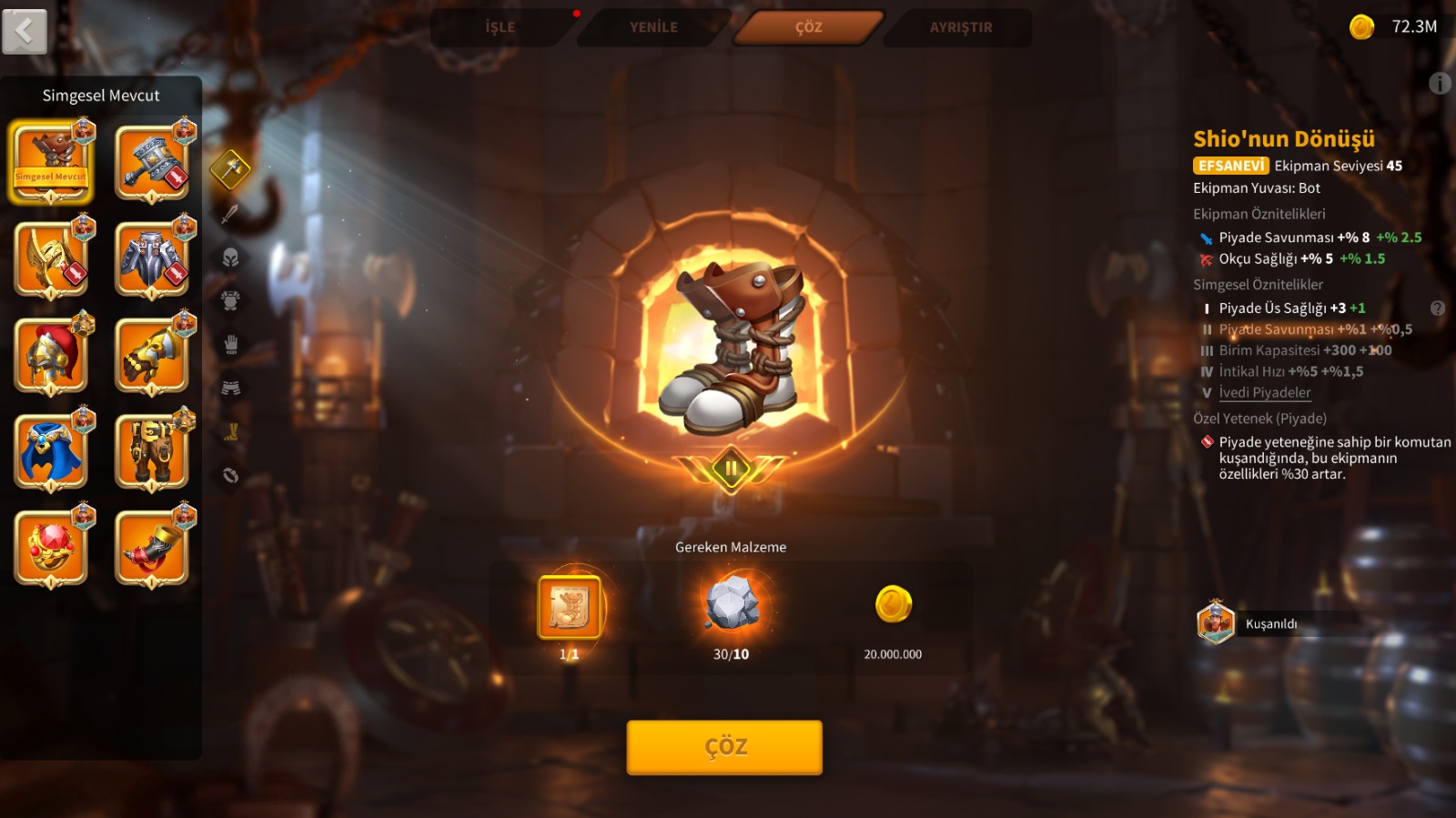Switch to the İŞLE tab
The height and width of the screenshot is (818, 1456).
coord(500,27)
